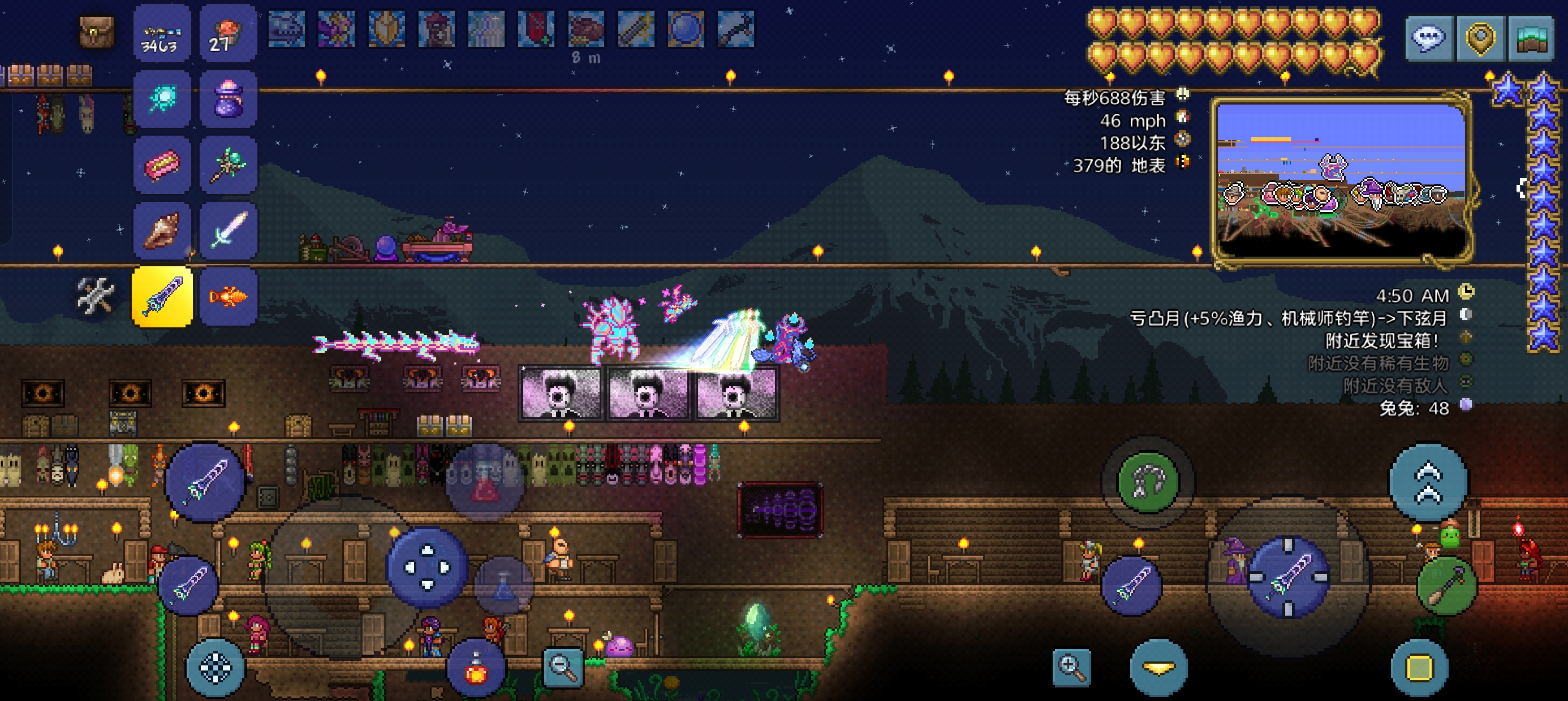Open the full world map
Viewport: 1568px width, 701px height.
pos(1531,38)
